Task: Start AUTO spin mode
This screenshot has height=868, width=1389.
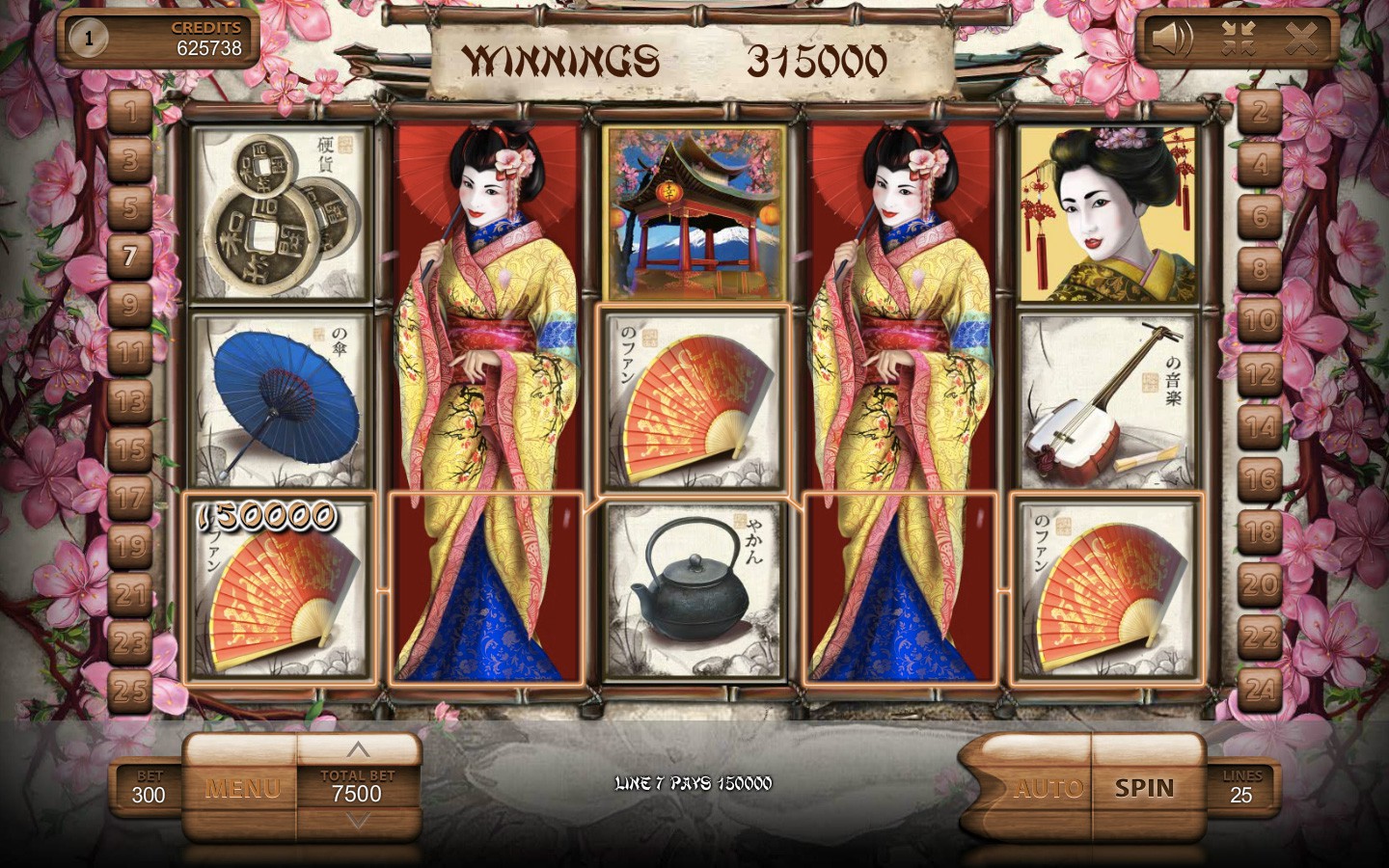Action: (1049, 789)
